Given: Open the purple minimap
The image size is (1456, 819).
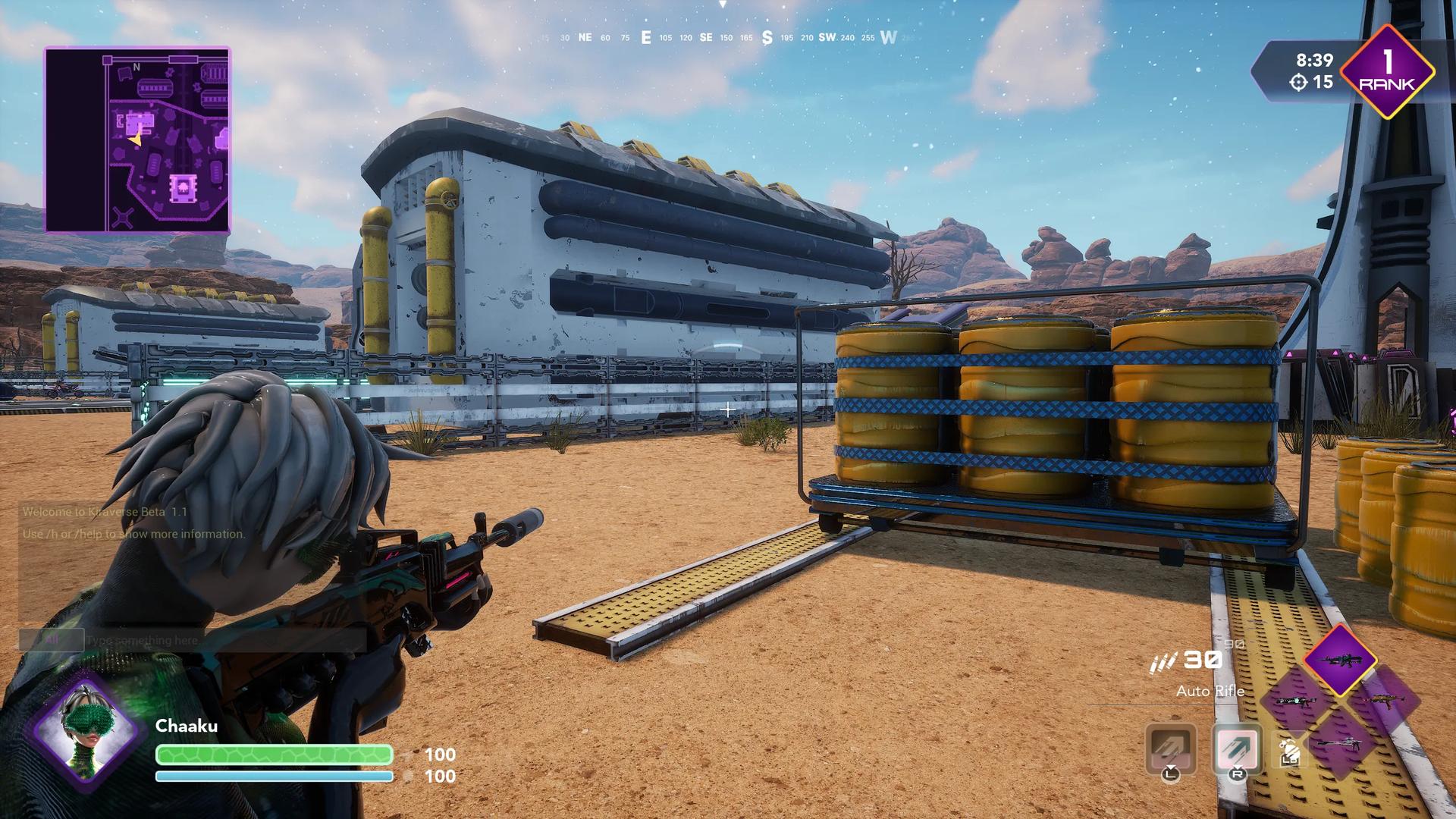Looking at the screenshot, I should coord(137,140).
